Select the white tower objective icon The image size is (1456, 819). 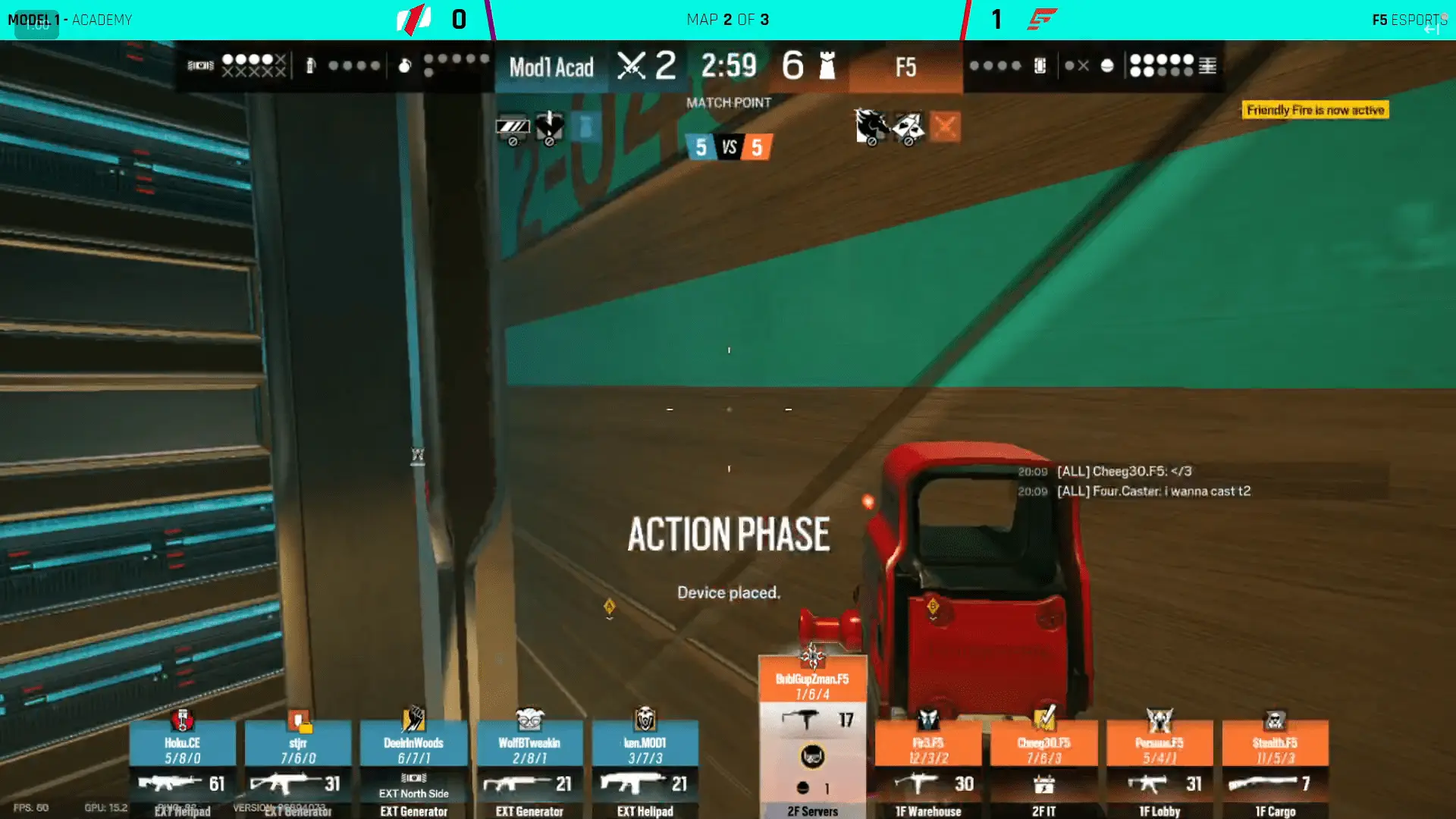828,66
